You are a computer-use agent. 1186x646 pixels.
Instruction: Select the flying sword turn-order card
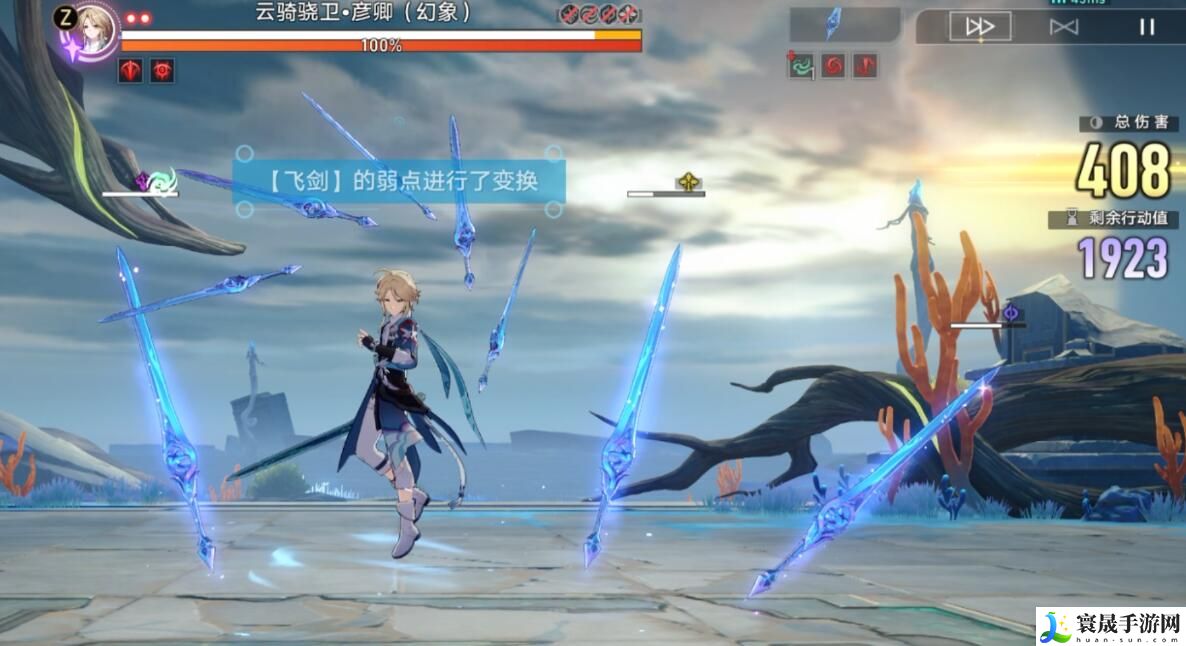(x=833, y=24)
